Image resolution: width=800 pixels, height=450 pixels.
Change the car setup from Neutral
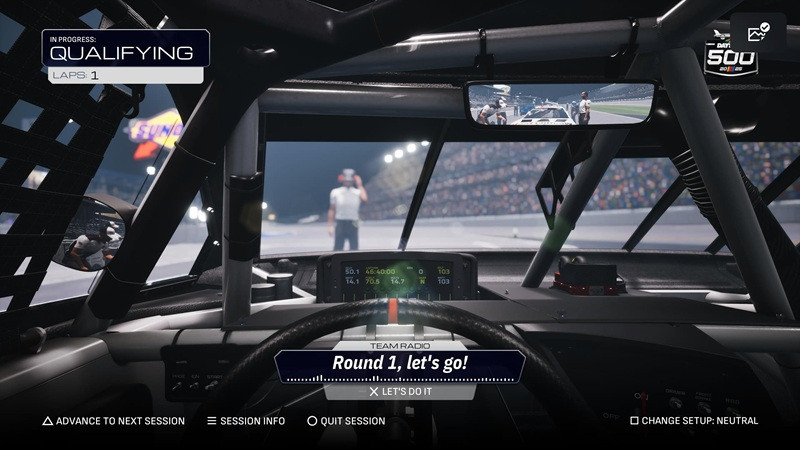(x=694, y=421)
